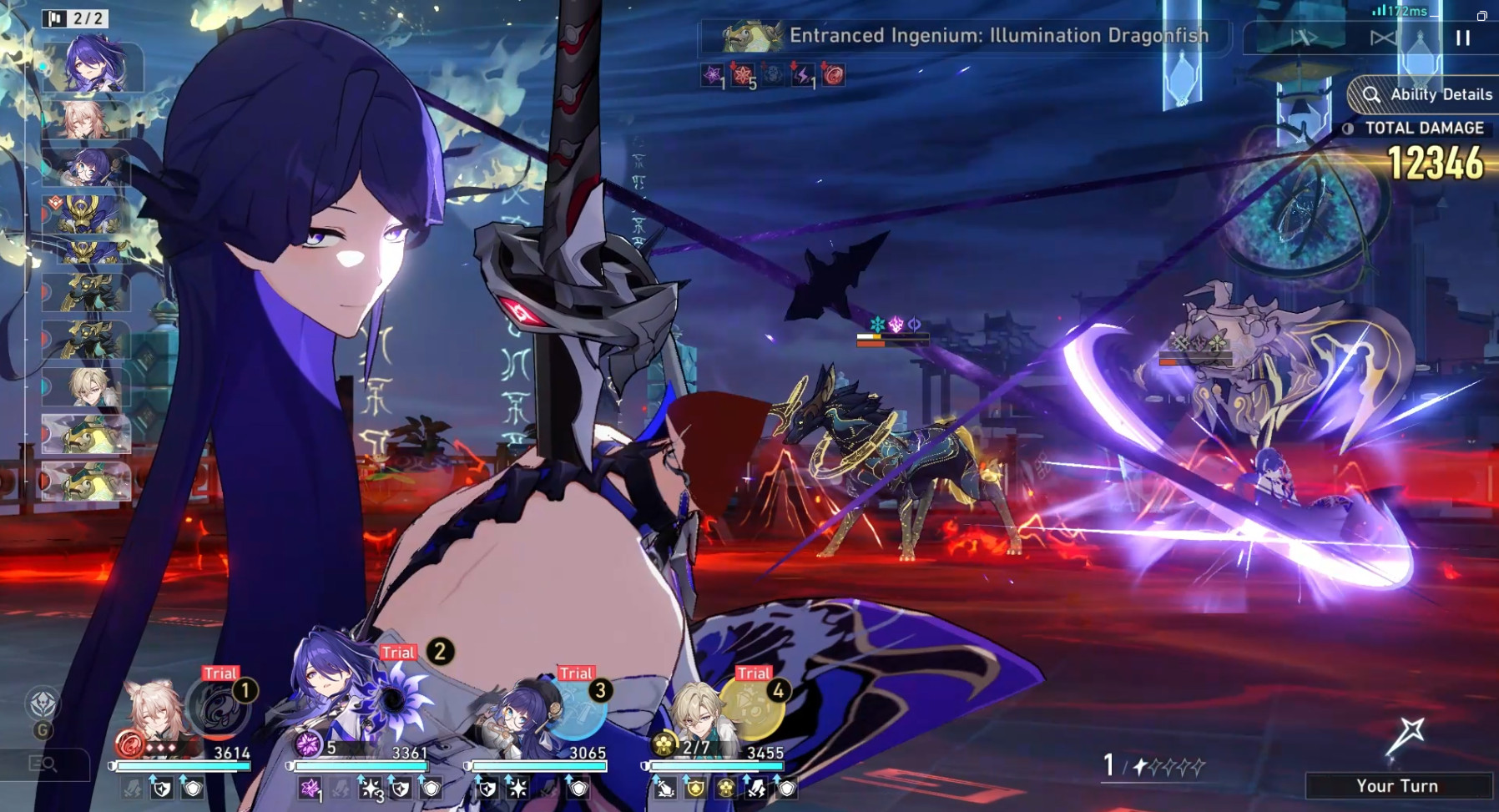
Task: Select Aventurine's portrait in the action order sidebar
Action: click(89, 386)
